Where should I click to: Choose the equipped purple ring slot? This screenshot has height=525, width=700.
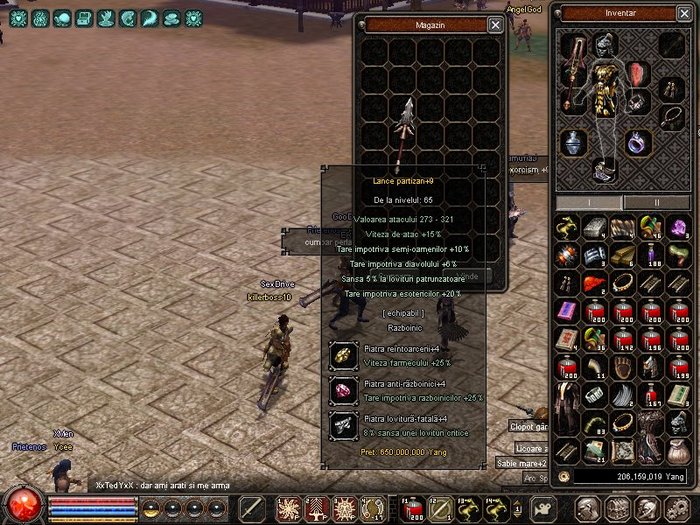tap(639, 142)
